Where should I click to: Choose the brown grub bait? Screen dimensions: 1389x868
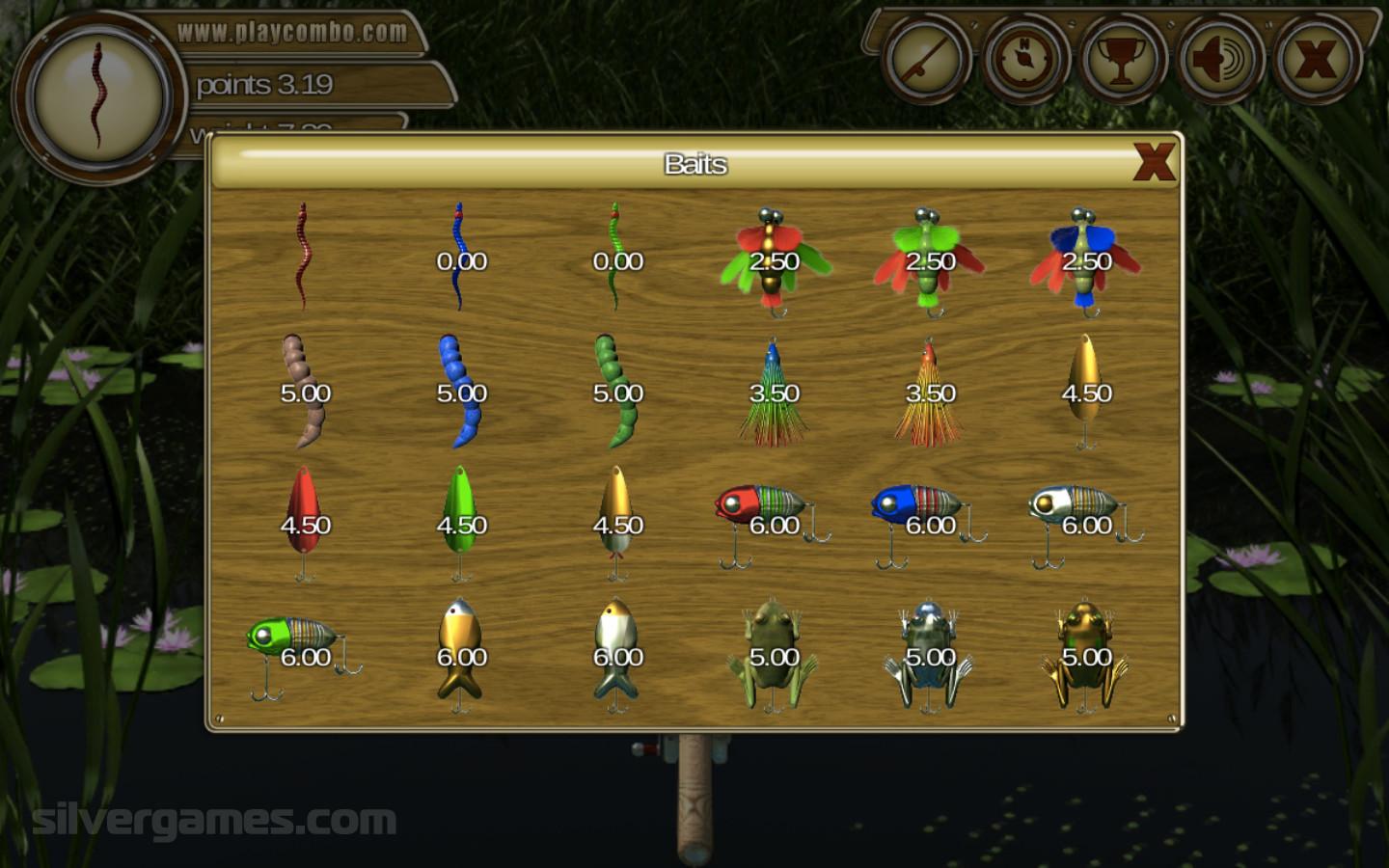click(x=304, y=392)
